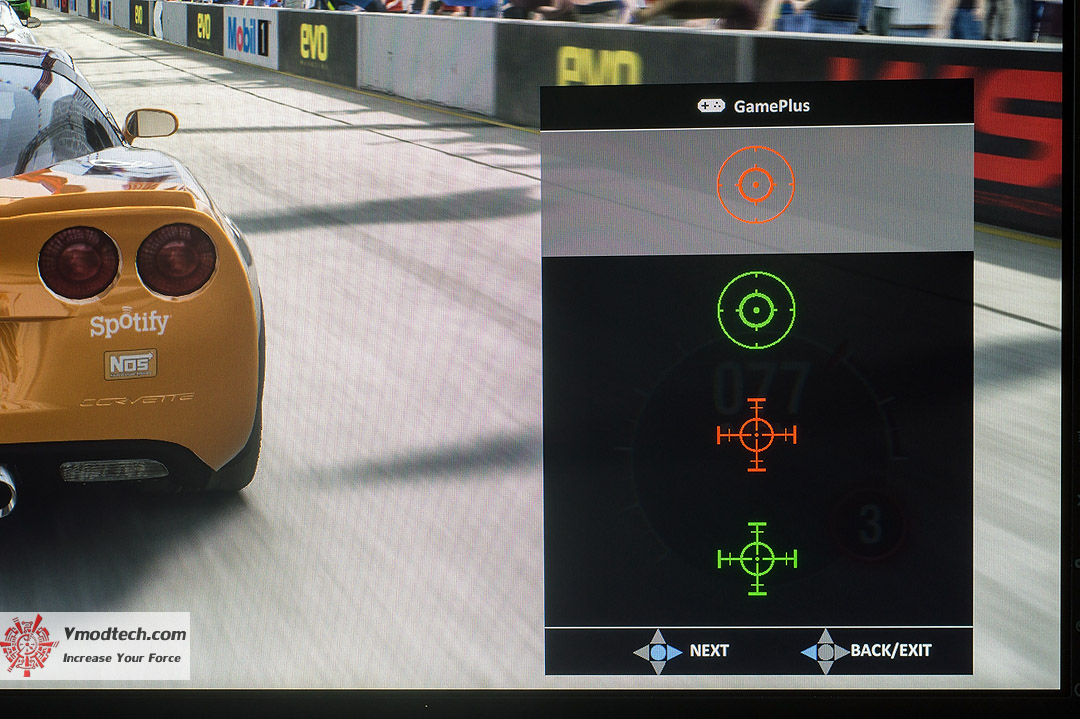Pick the orange cross-shaped crosshair
This screenshot has width=1080, height=719.
[757, 434]
